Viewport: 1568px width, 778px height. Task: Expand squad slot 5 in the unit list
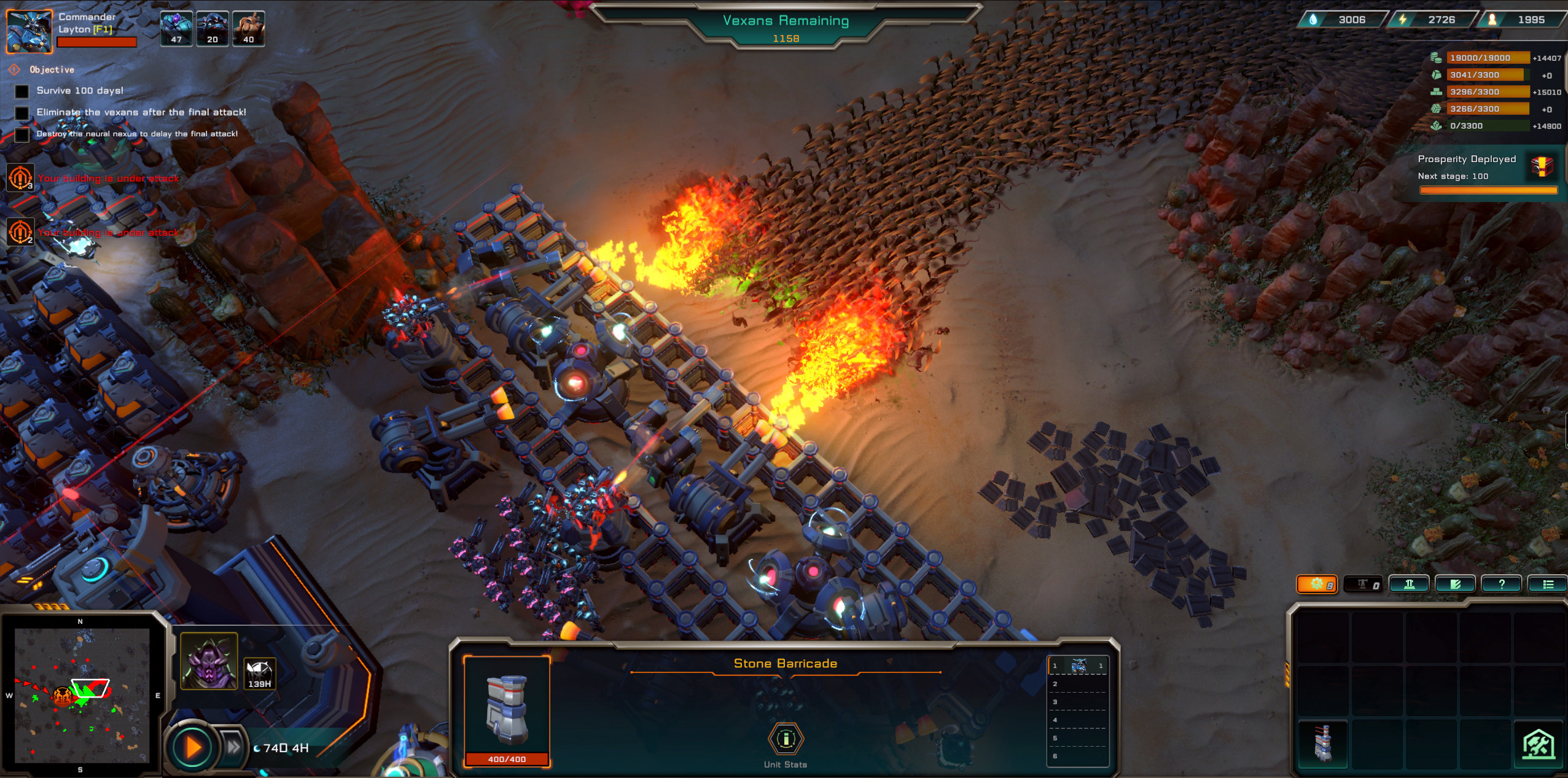coord(1078,738)
